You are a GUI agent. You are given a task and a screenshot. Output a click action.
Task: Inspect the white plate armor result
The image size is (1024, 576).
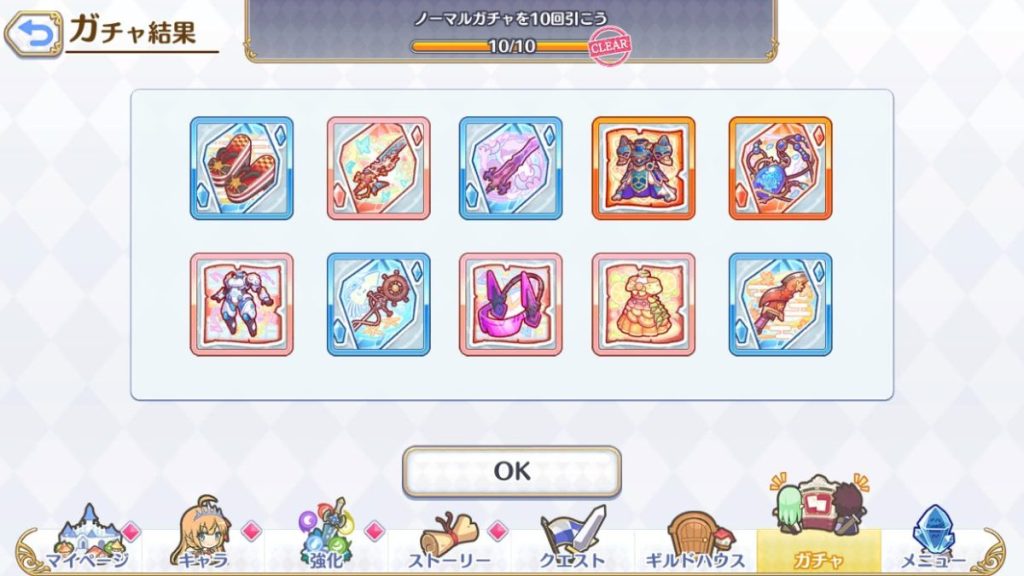[x=241, y=304]
